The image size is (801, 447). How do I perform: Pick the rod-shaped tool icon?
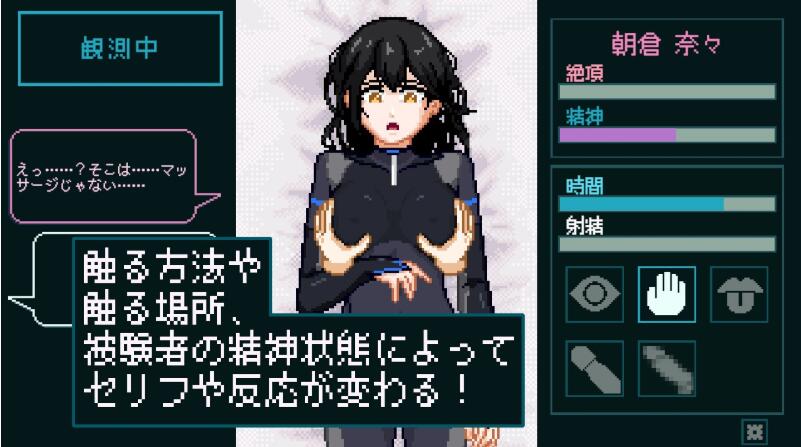click(594, 367)
